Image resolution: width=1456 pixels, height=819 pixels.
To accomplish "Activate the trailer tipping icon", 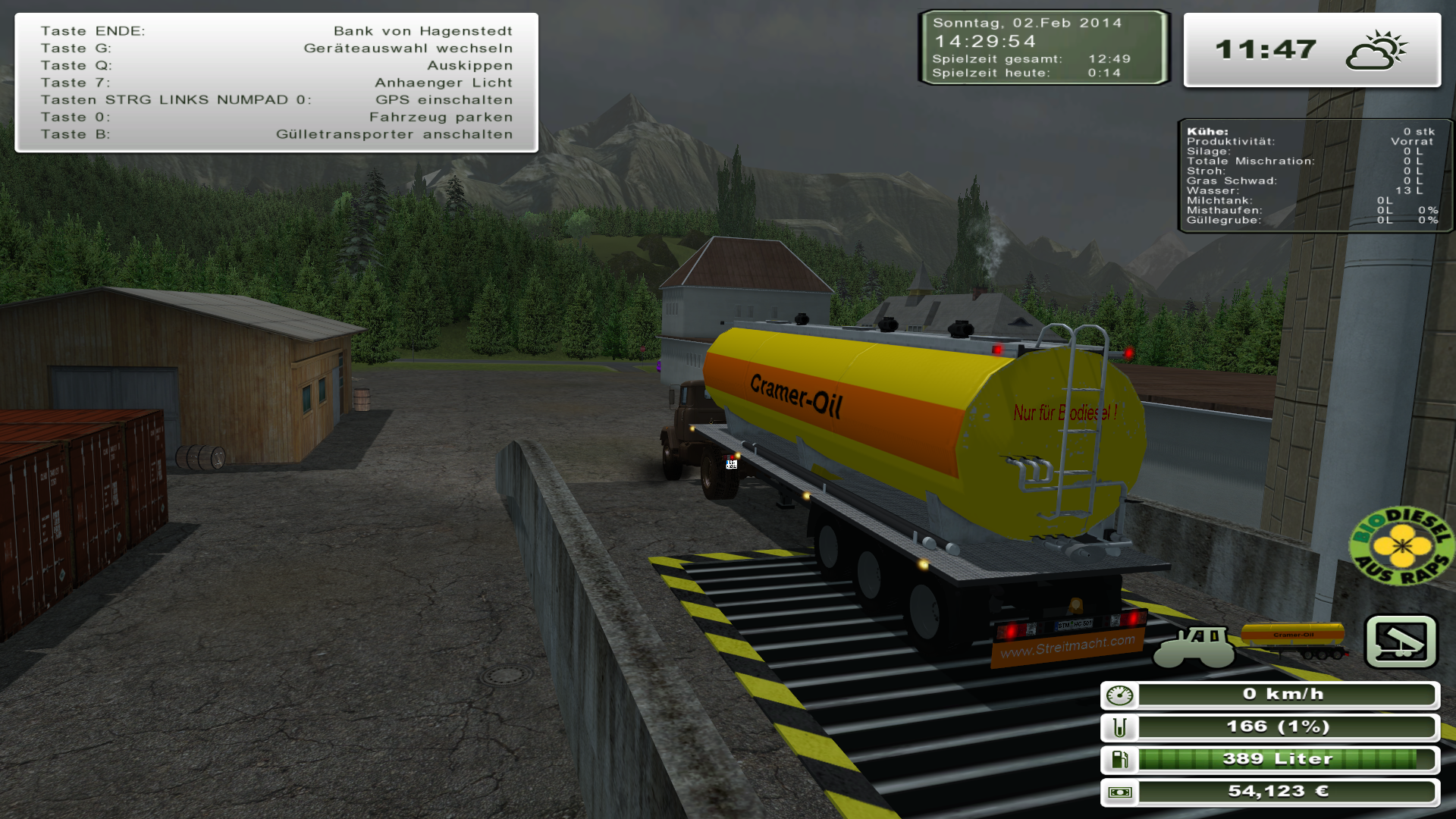I will point(1401,642).
